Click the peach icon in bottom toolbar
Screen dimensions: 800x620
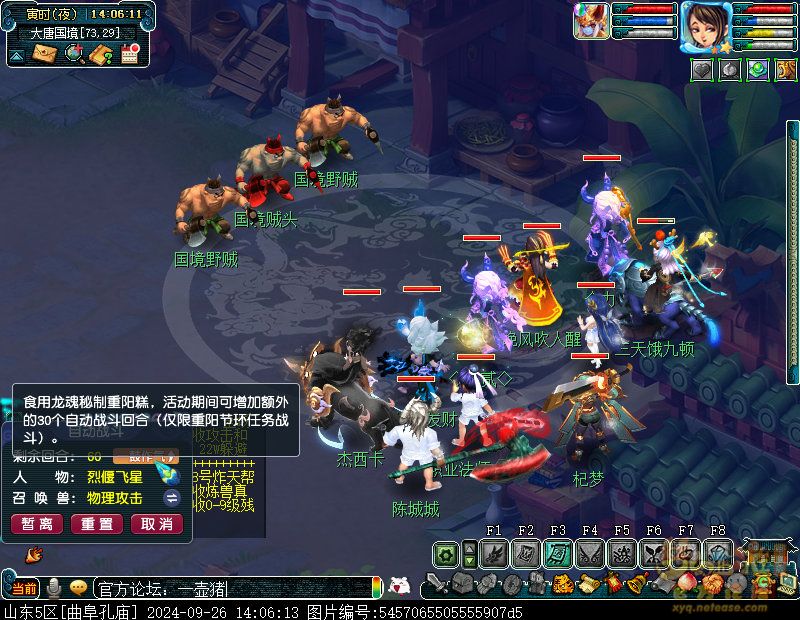(686, 583)
